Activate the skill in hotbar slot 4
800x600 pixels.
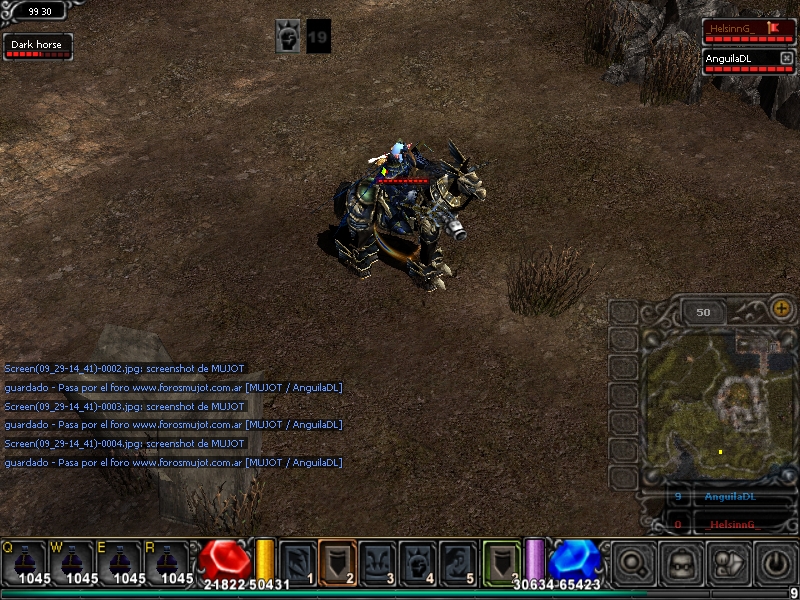pos(418,561)
